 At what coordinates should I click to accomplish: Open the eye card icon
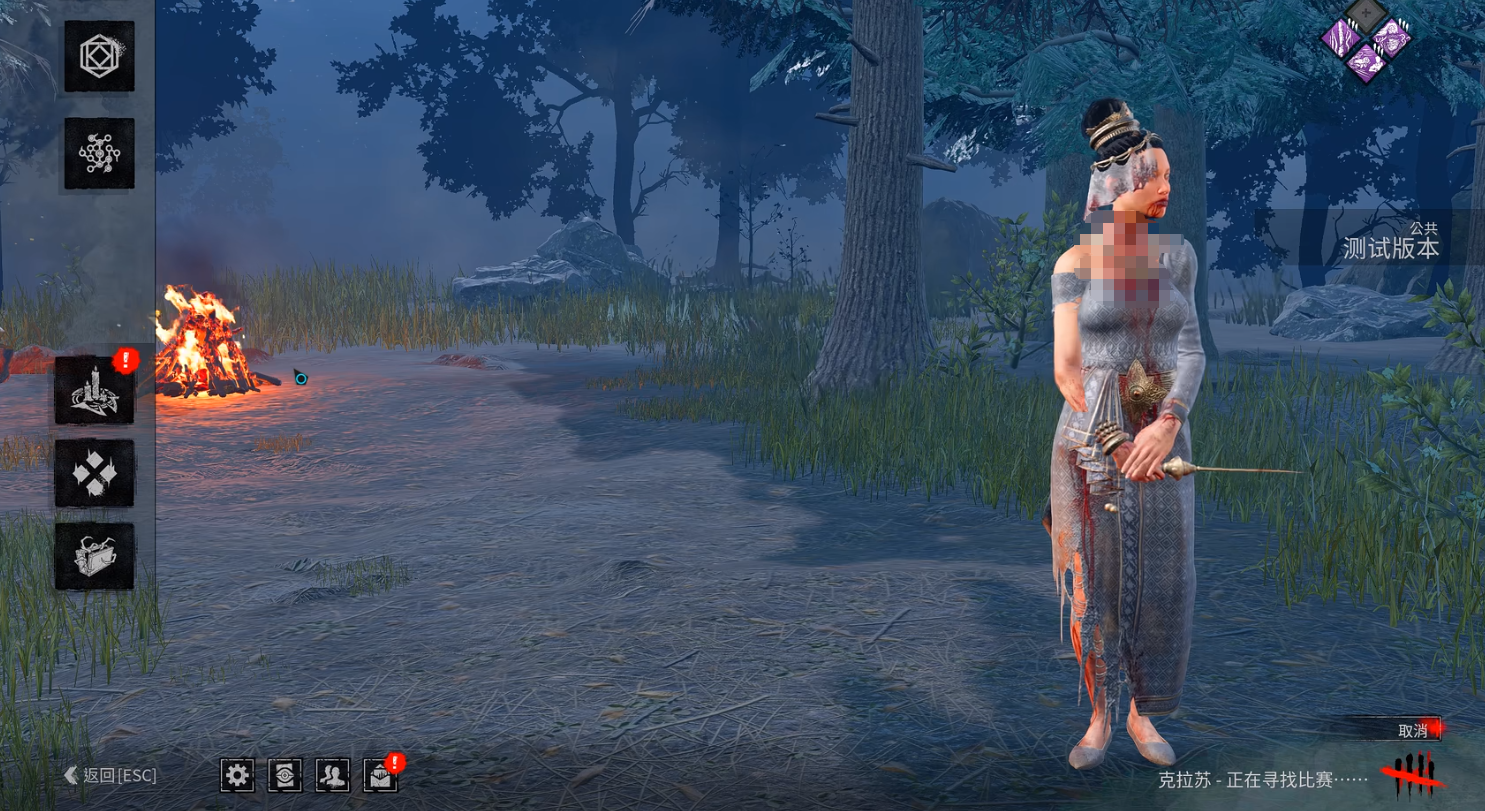click(x=285, y=775)
